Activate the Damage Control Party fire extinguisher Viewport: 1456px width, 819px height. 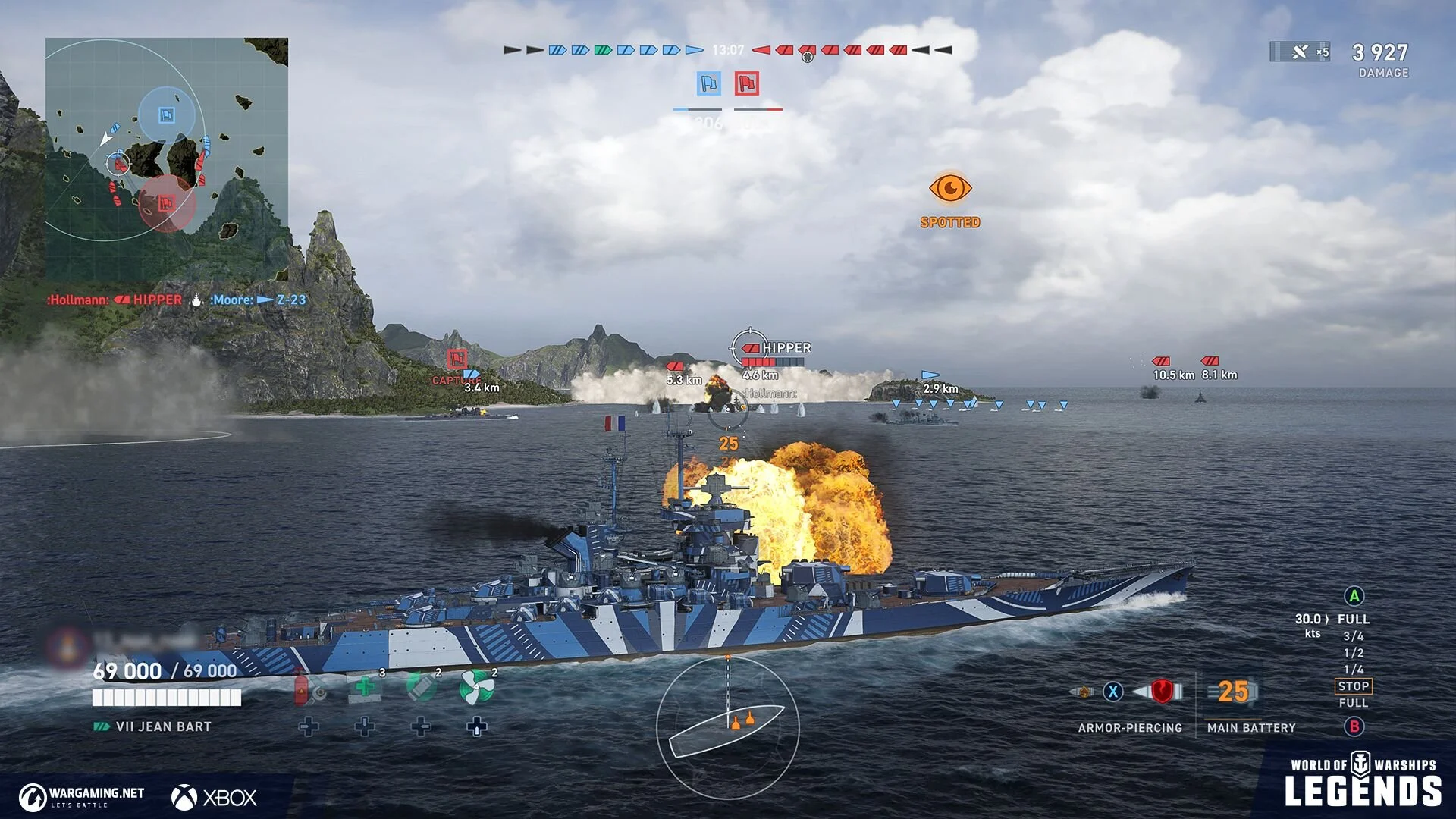309,688
